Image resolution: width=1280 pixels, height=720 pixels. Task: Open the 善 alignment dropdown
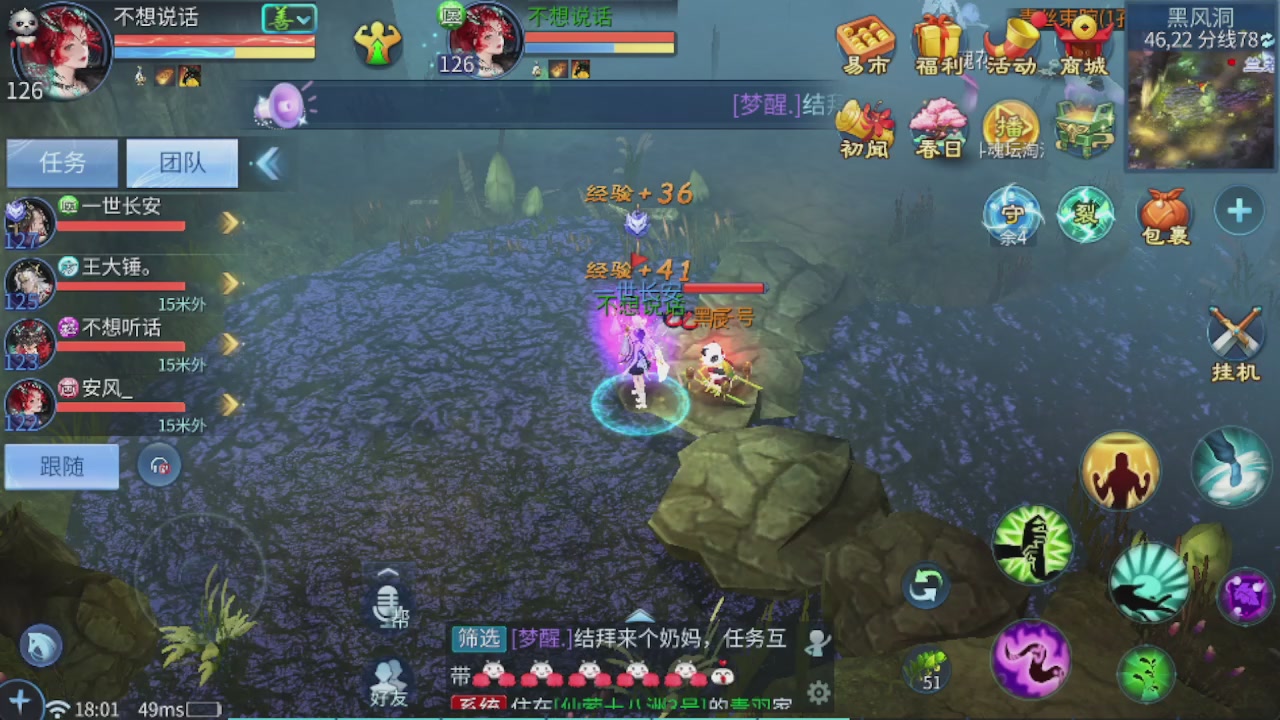(288, 18)
